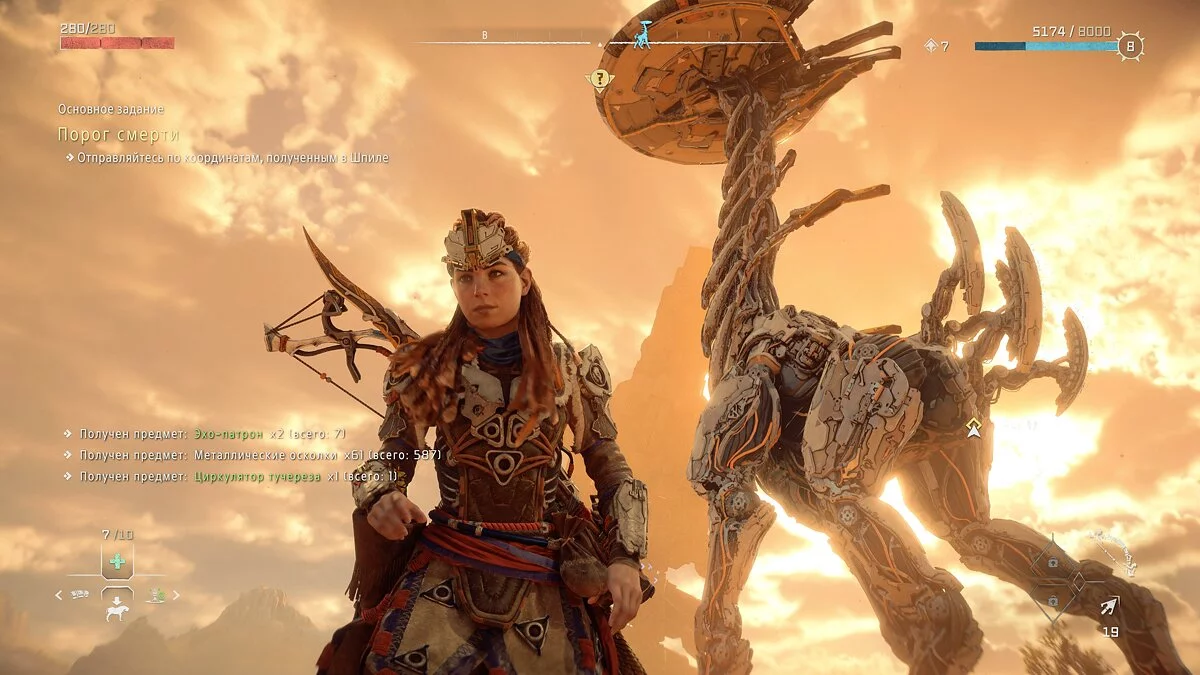Open the main quest title Порог смерти

(118, 135)
